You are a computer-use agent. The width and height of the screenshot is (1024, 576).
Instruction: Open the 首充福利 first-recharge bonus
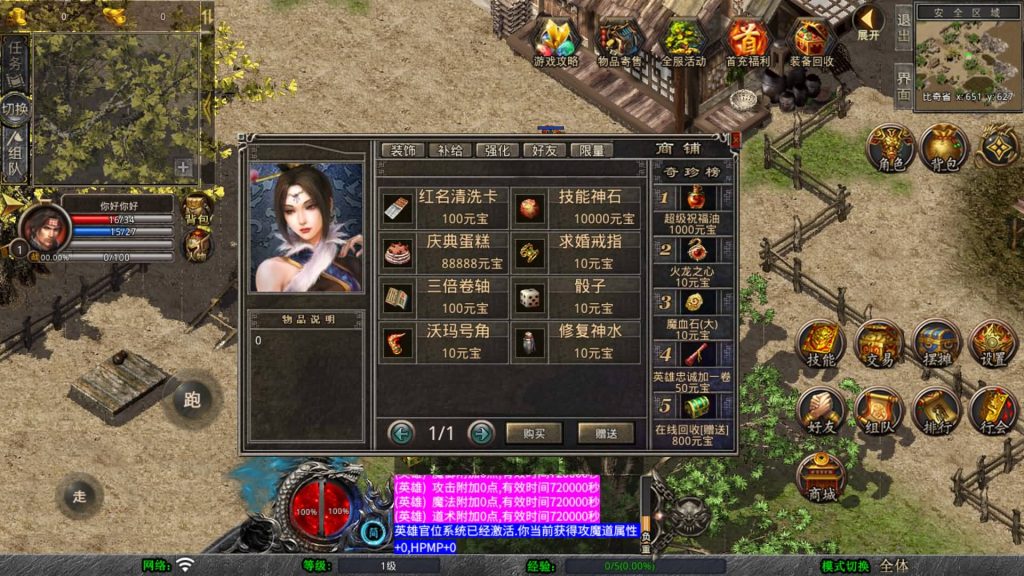[x=748, y=43]
